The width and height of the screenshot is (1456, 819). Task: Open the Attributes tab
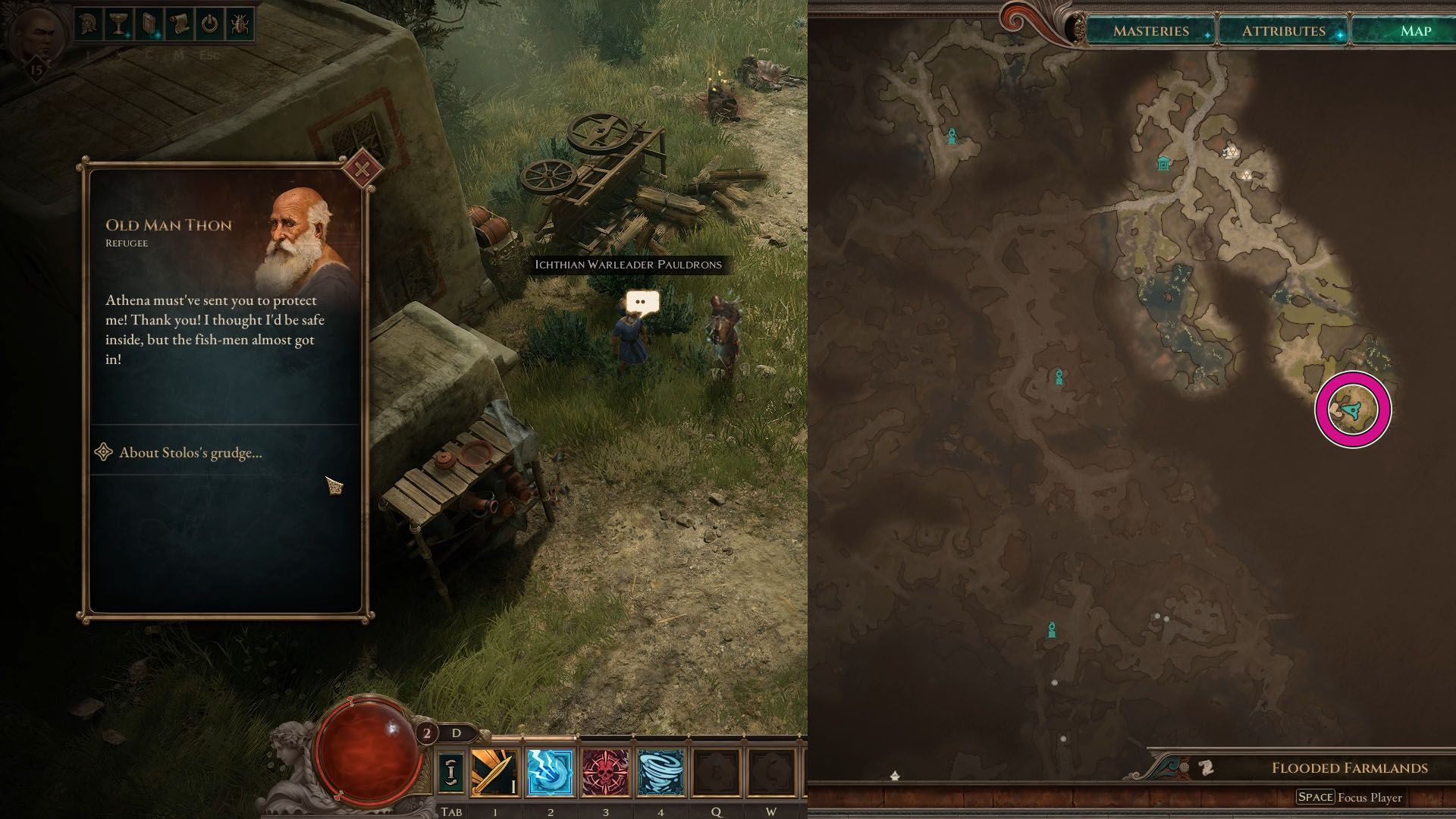coord(1283,31)
